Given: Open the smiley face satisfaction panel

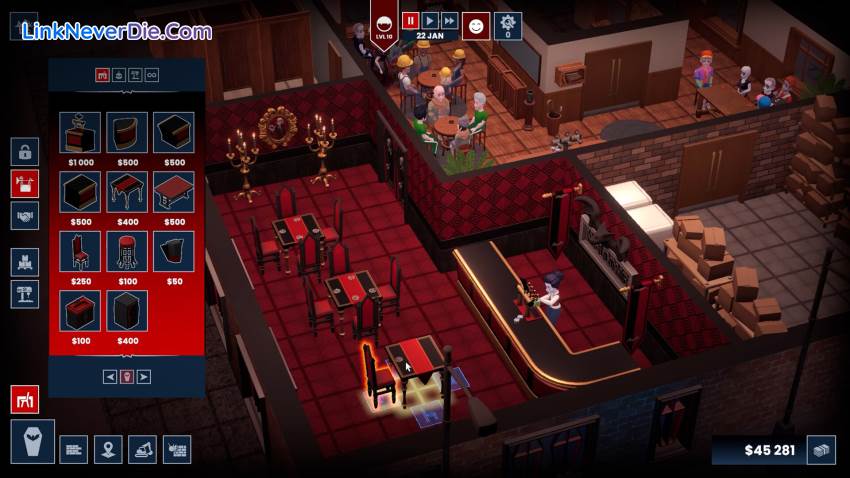Looking at the screenshot, I should 479,24.
